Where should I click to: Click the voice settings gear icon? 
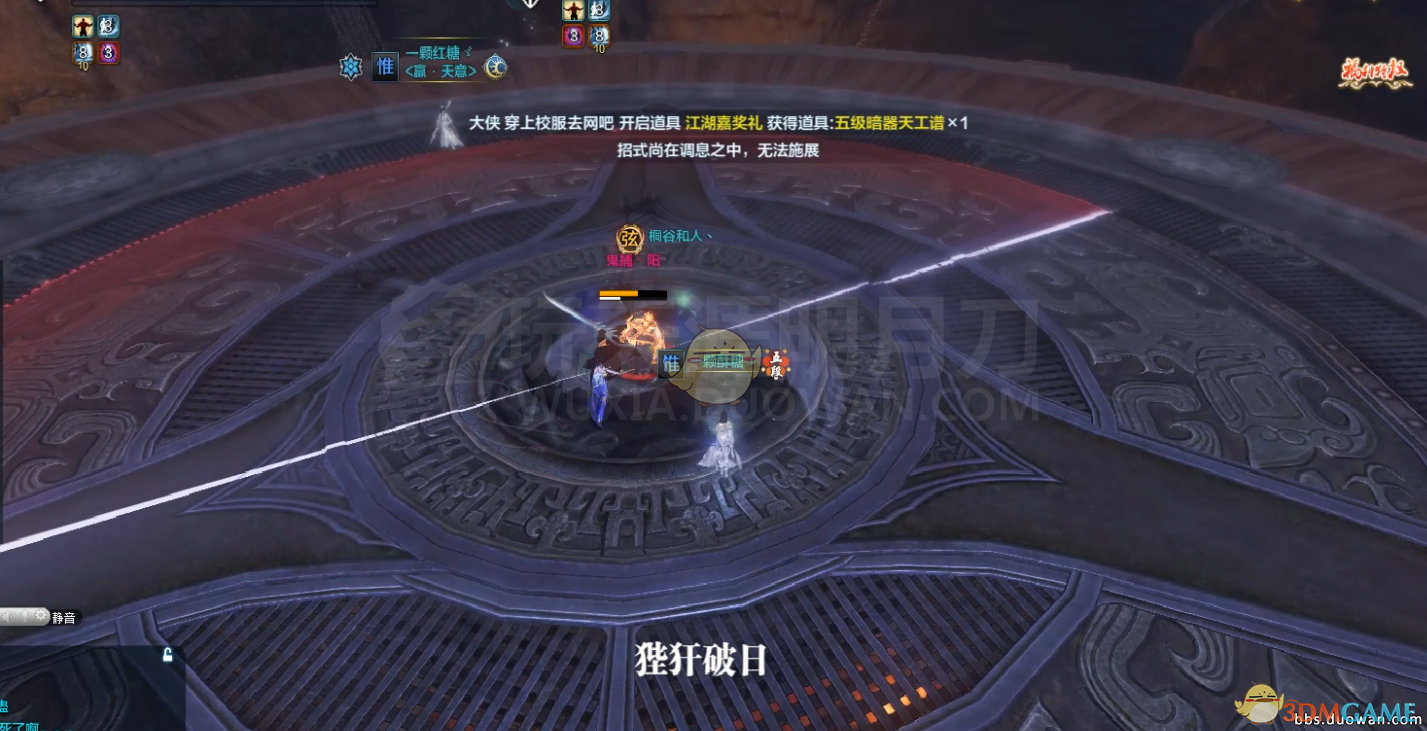coord(41,616)
